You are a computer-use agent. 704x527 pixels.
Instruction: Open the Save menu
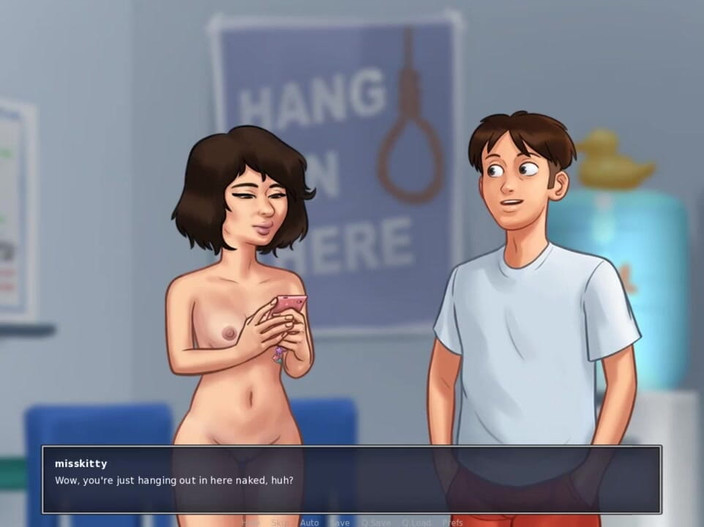point(341,522)
